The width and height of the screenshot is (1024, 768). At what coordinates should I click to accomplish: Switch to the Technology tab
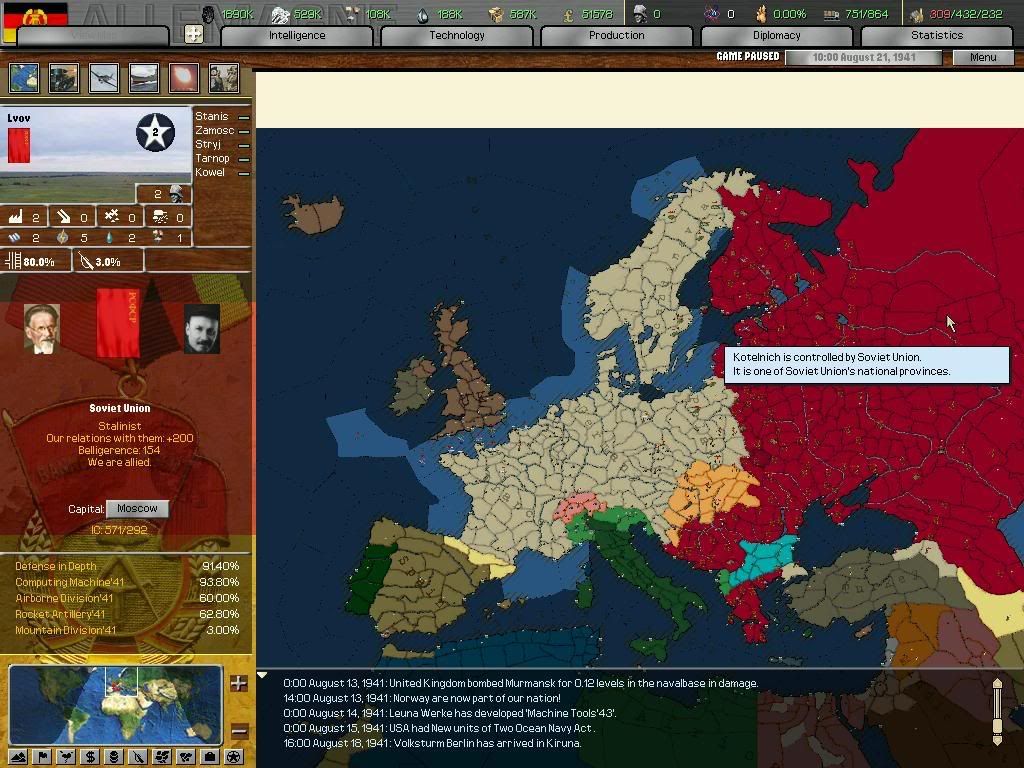457,36
